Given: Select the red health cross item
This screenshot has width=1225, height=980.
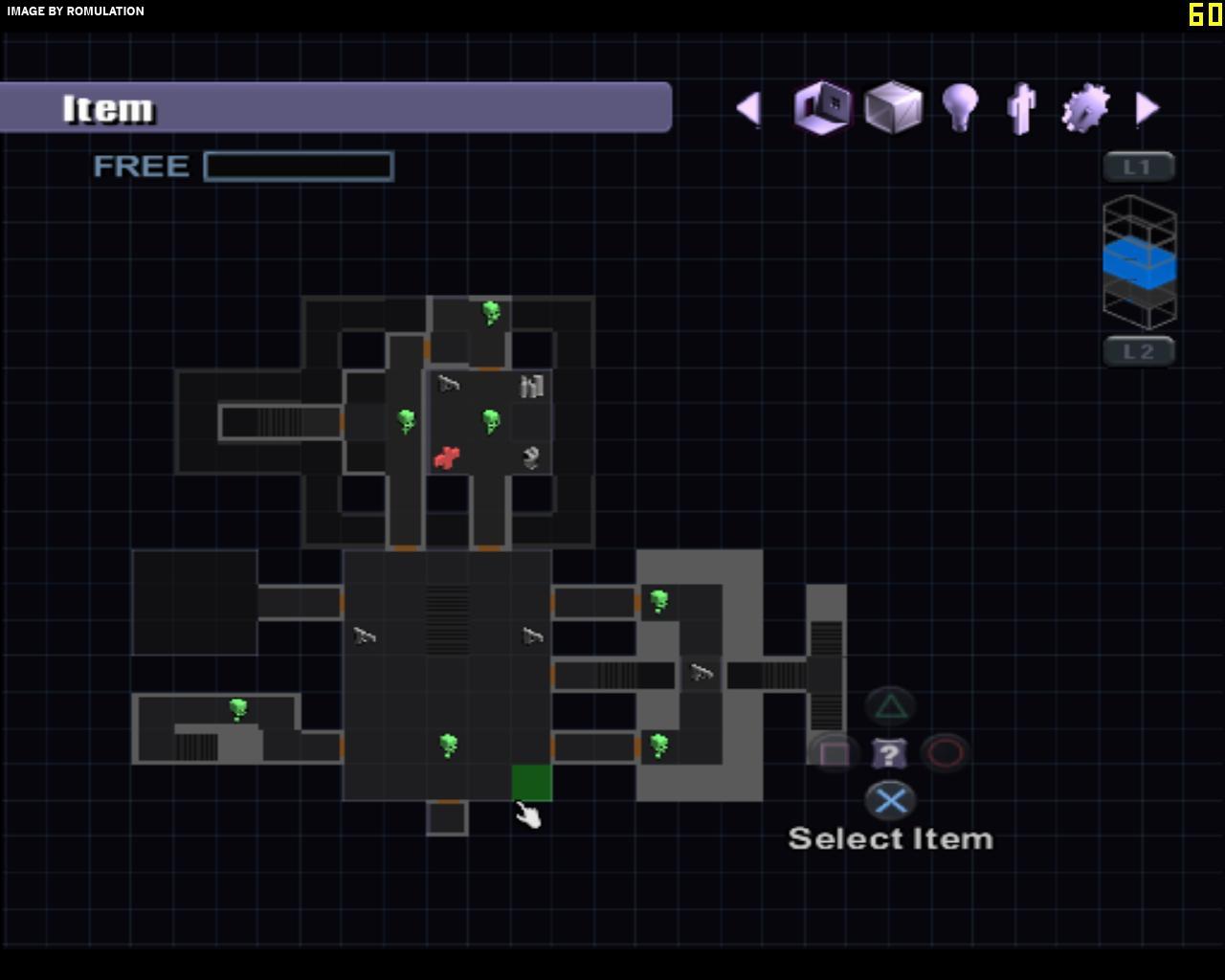Looking at the screenshot, I should pyautogui.click(x=447, y=457).
